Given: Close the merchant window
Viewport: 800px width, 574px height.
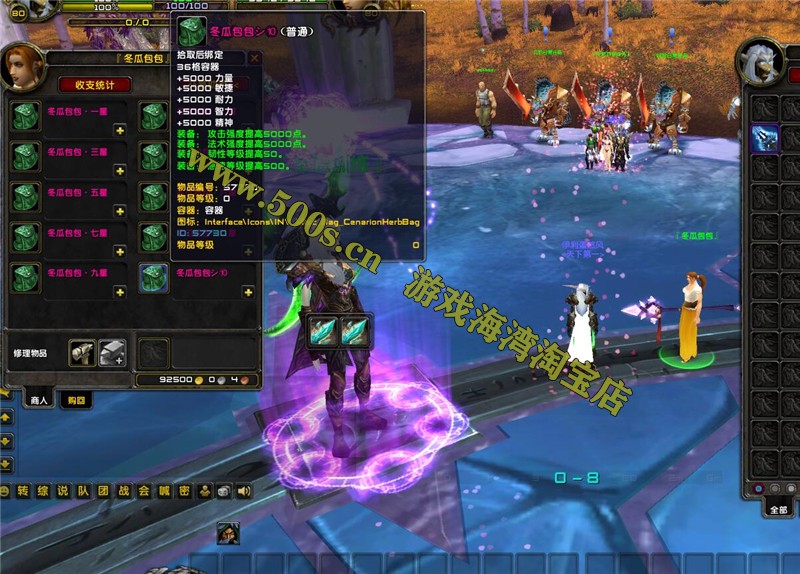Looking at the screenshot, I should (x=255, y=58).
